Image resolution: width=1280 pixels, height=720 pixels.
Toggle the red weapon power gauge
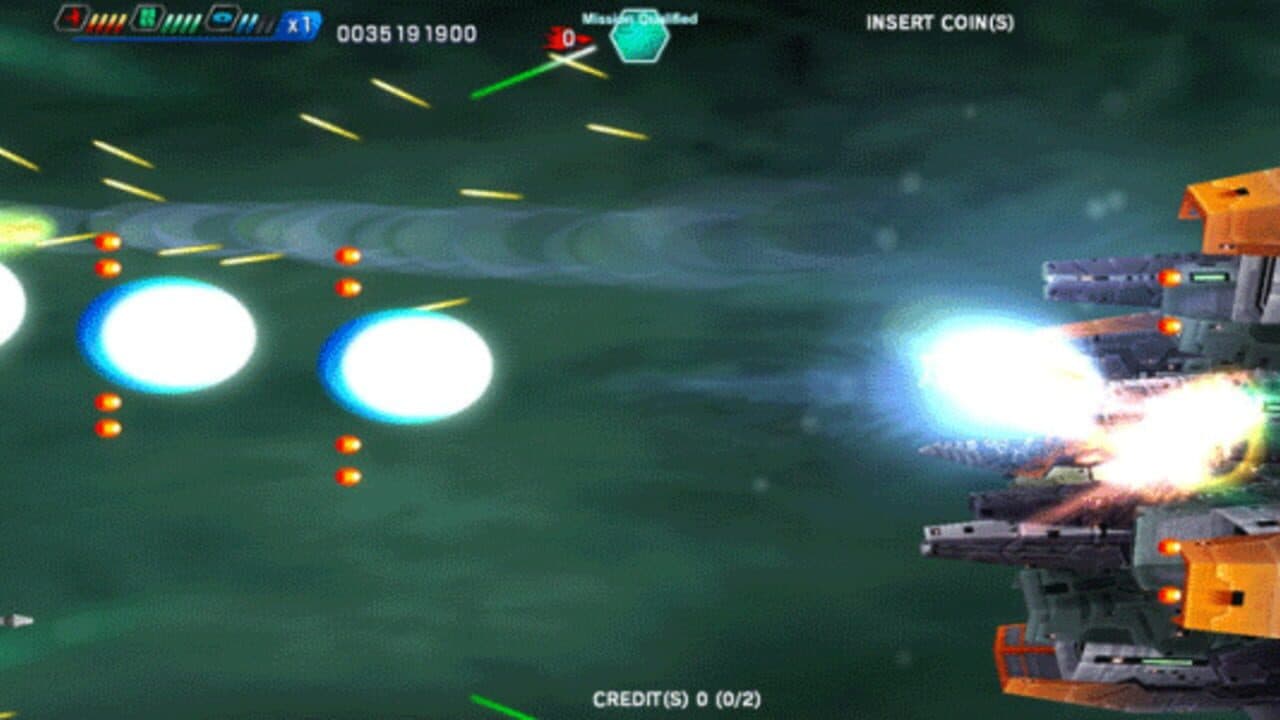pos(107,22)
